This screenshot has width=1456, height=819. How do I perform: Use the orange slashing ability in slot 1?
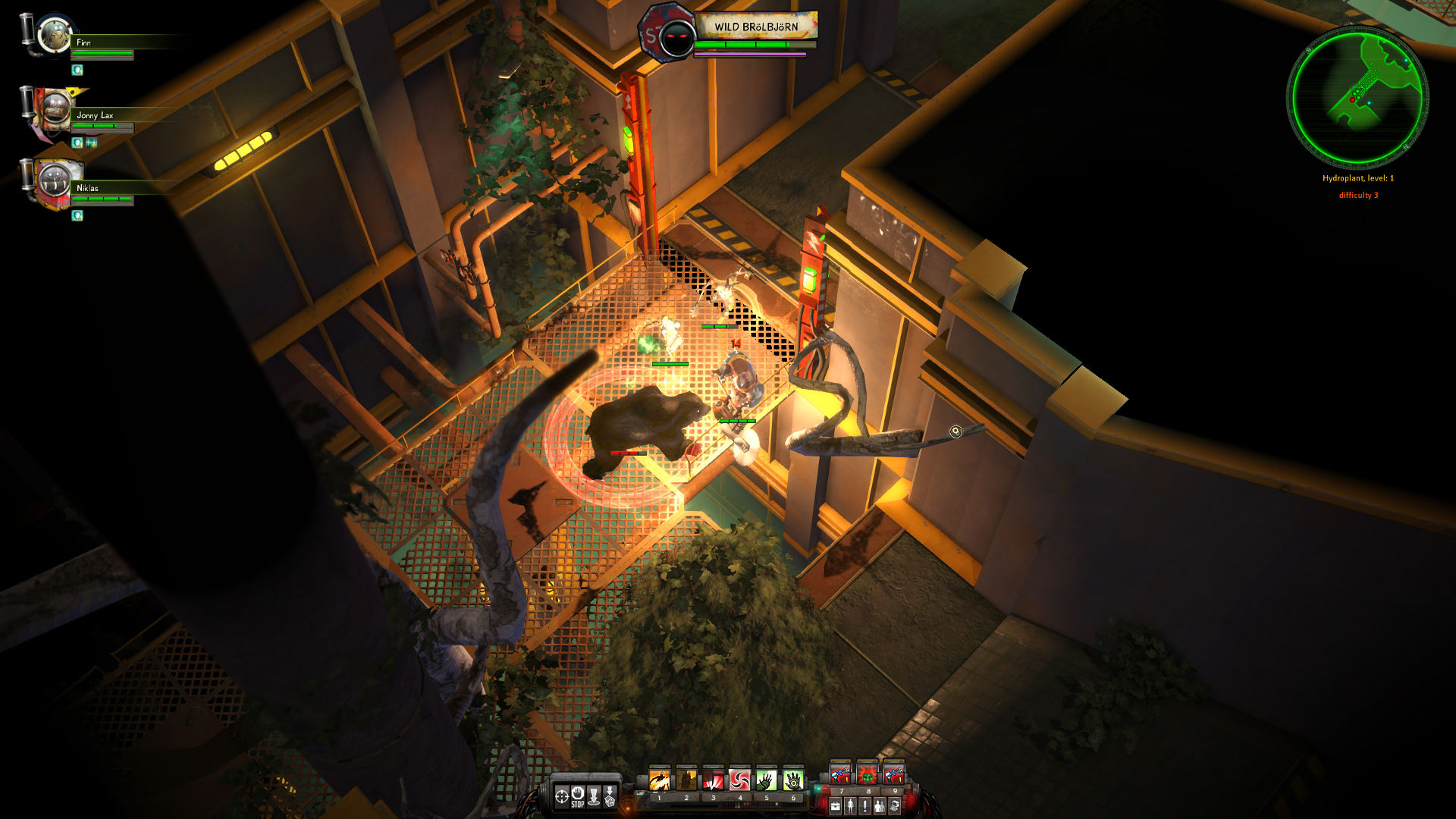pyautogui.click(x=660, y=780)
